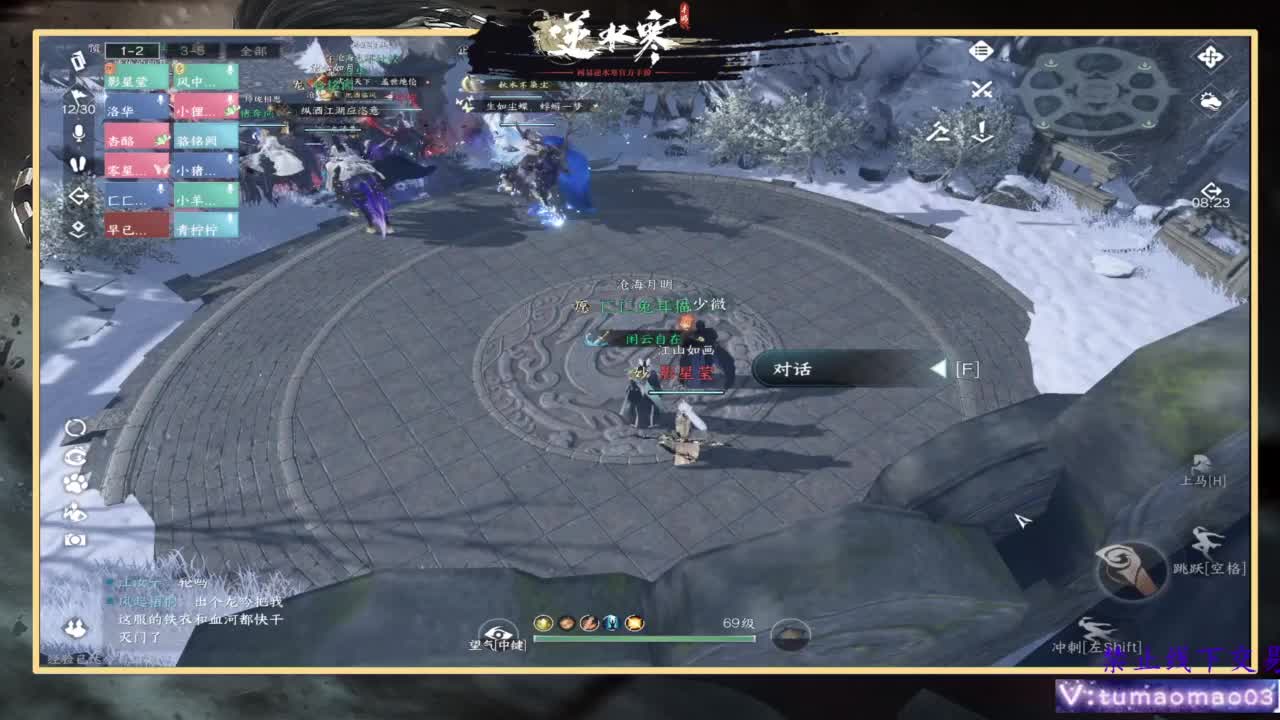Collapse the dialog panel using the left-pointing triangle
Viewport: 1280px width, 720px height.
[x=936, y=370]
